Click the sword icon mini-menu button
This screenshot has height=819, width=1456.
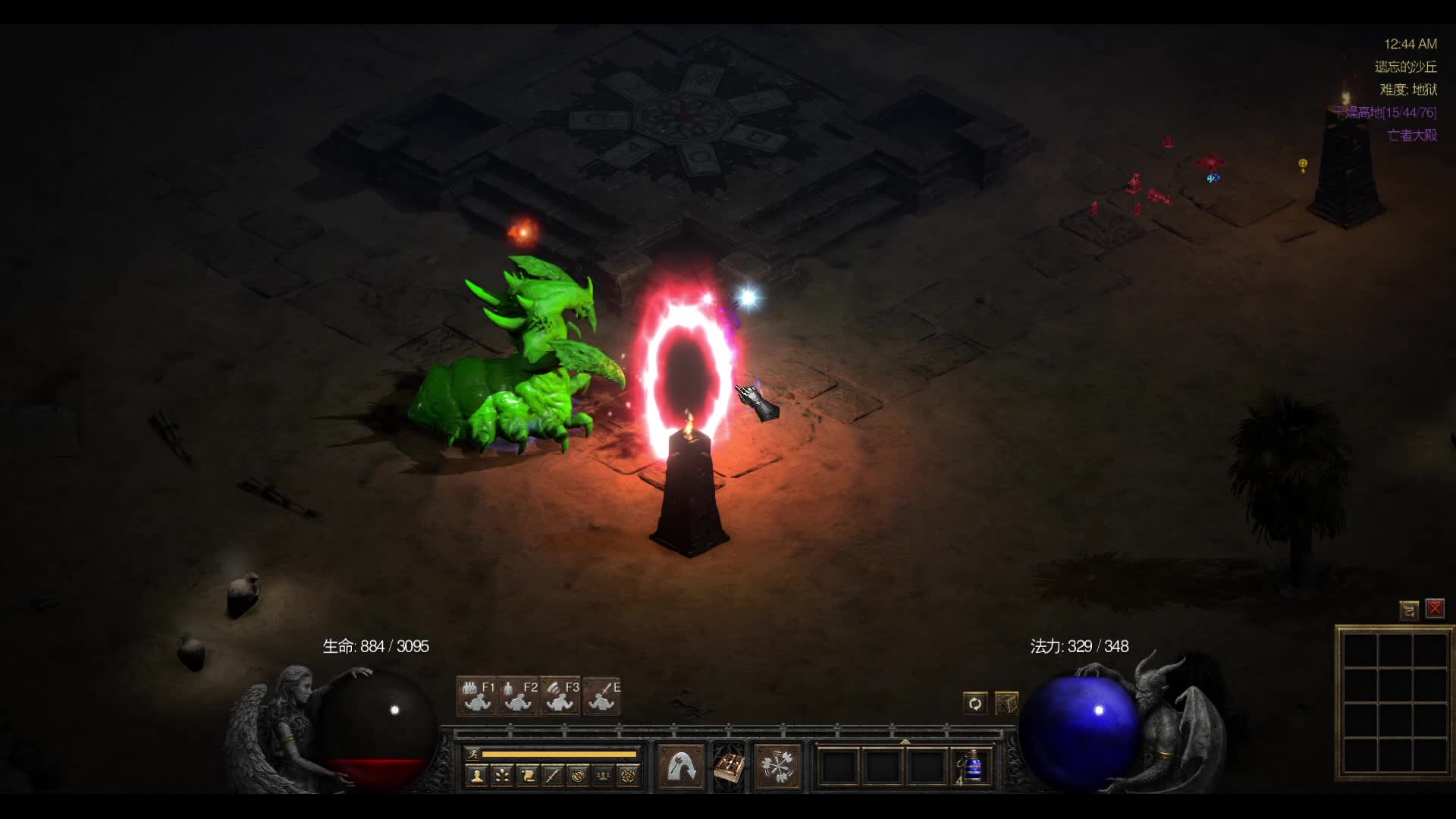pyautogui.click(x=553, y=776)
